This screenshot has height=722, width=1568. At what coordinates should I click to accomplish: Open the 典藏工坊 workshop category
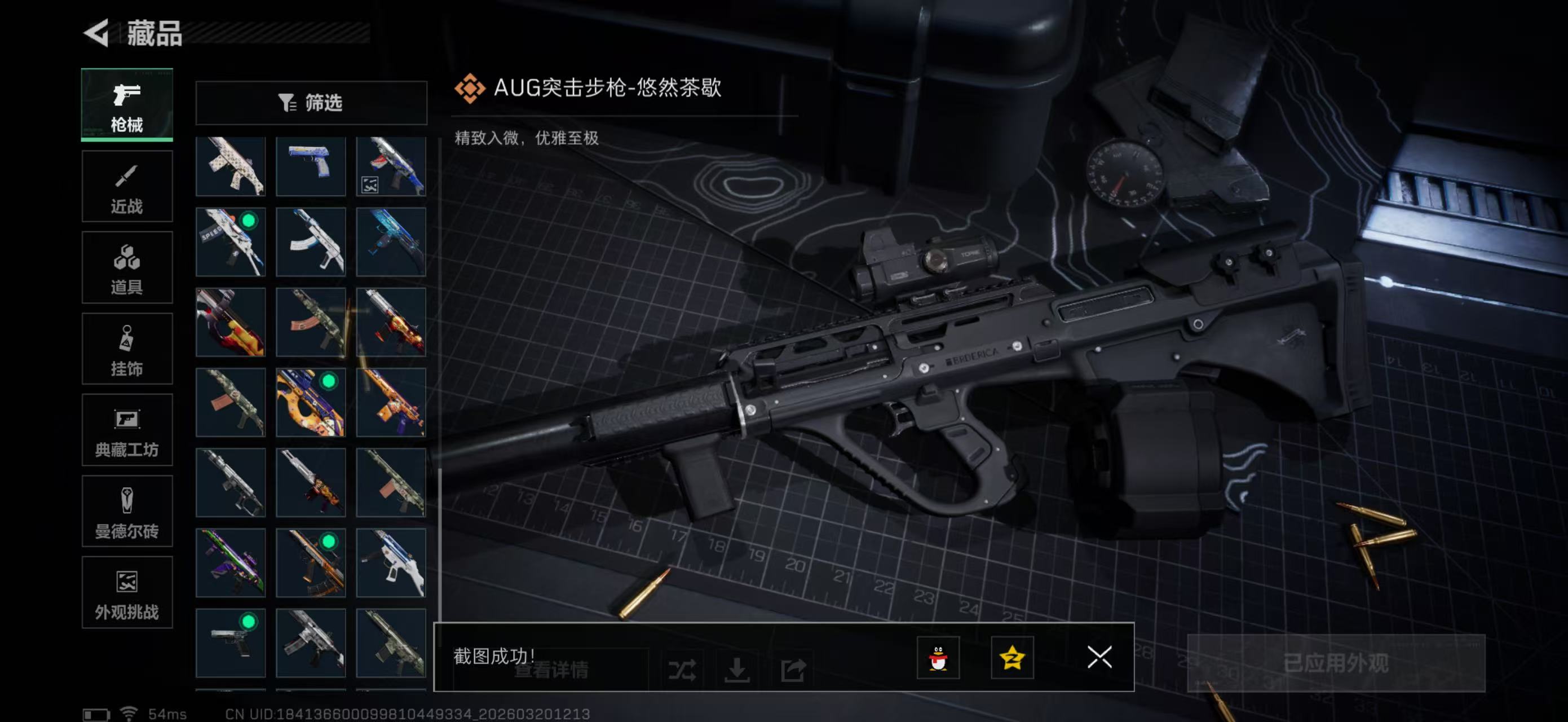click(127, 430)
